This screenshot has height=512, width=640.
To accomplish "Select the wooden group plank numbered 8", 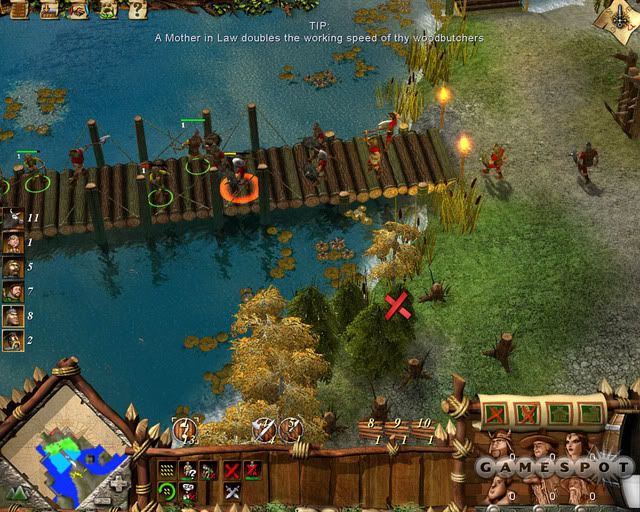I will pyautogui.click(x=370, y=429).
